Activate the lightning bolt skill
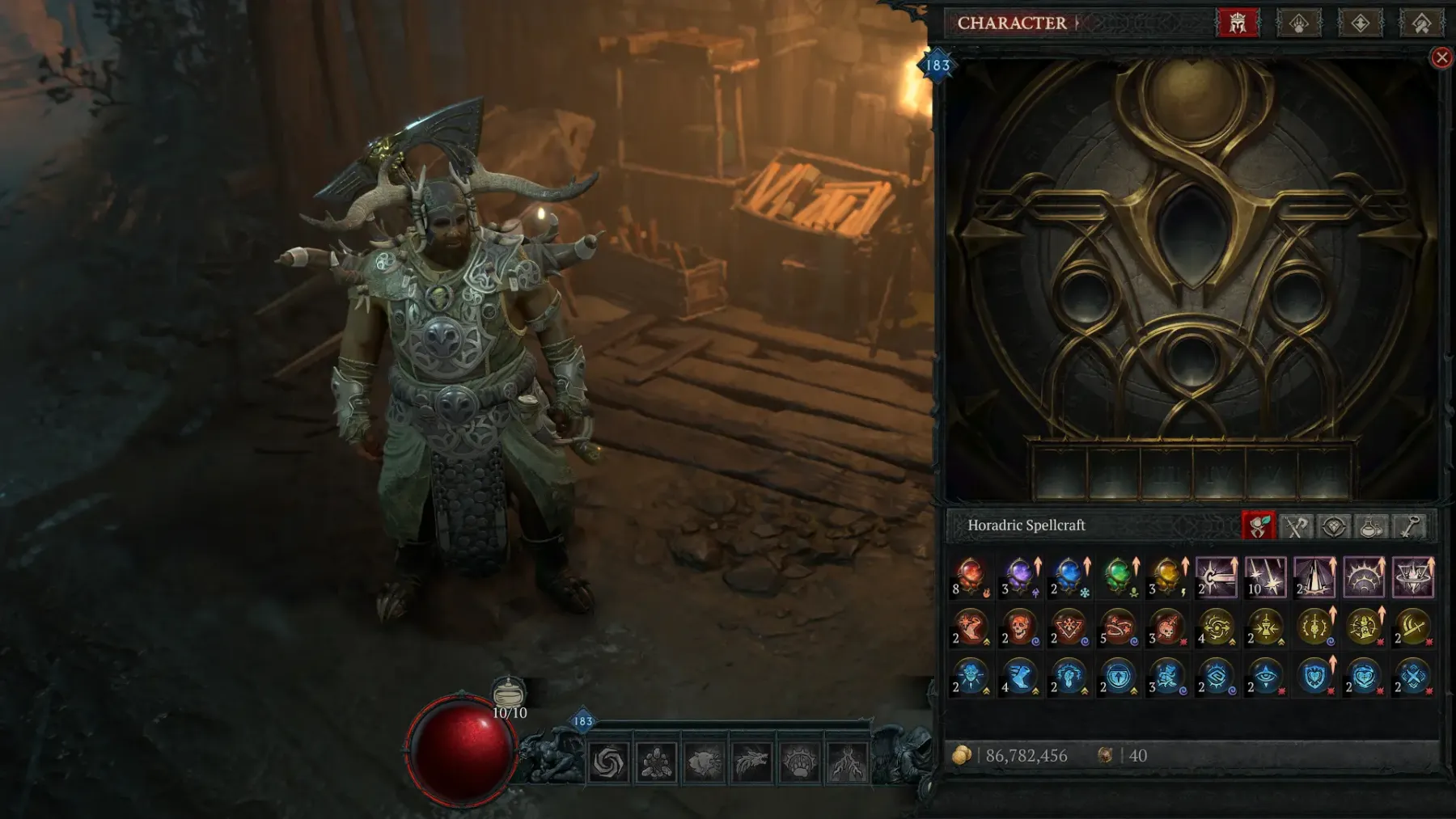The image size is (1456, 819). click(847, 762)
